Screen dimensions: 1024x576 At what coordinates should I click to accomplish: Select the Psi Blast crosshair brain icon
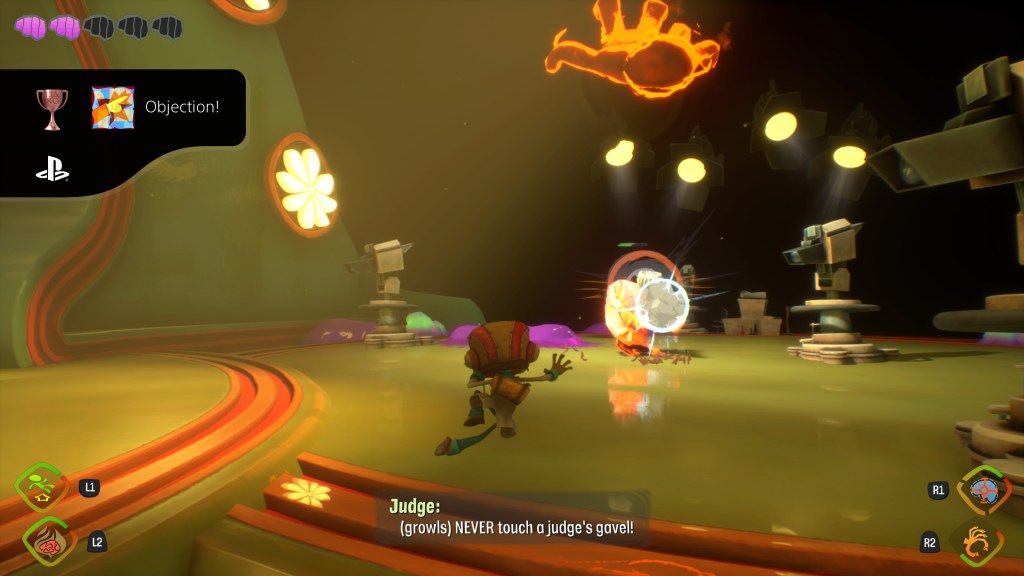click(x=984, y=491)
